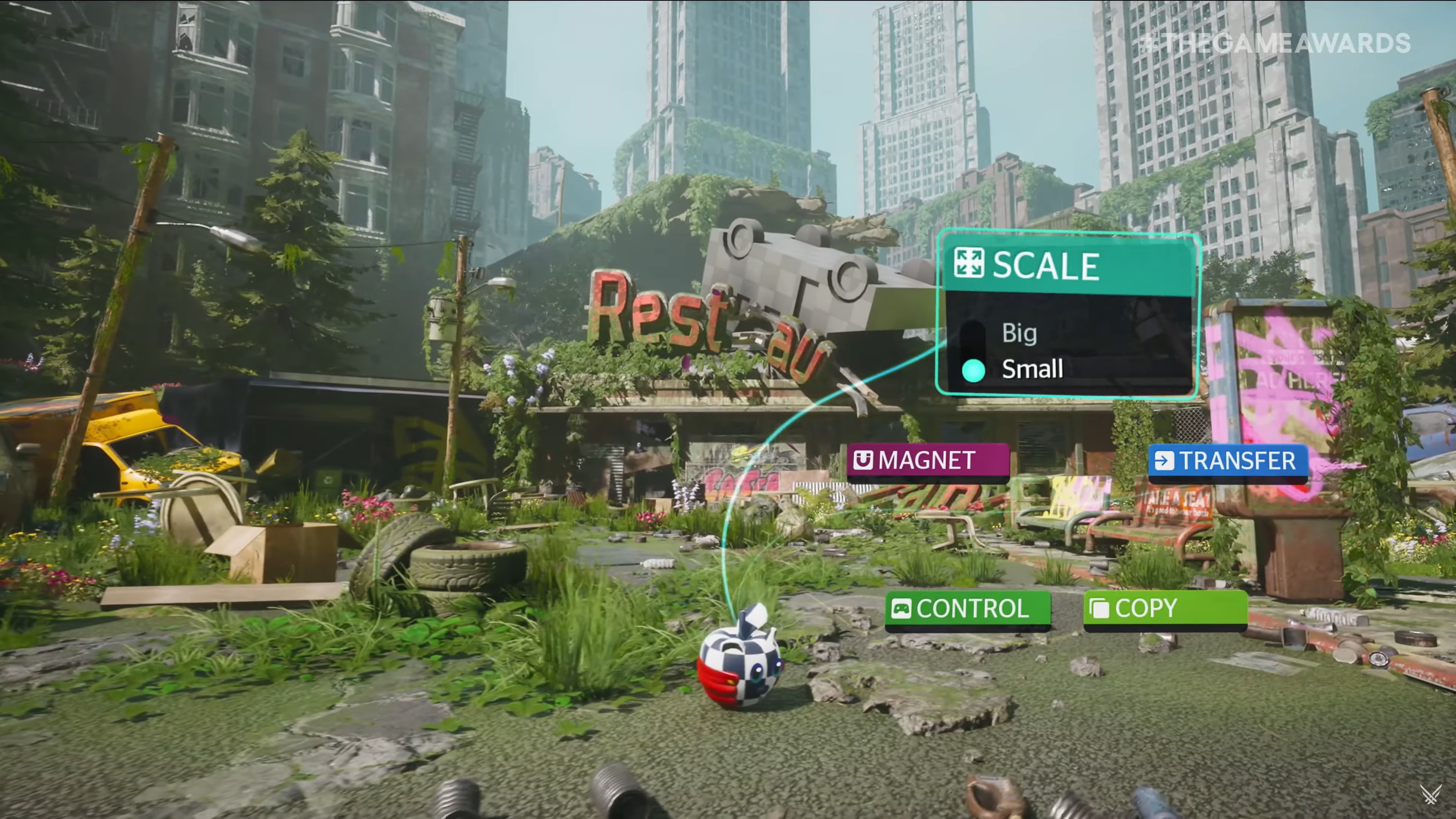Choose the Big scale option

[1019, 333]
